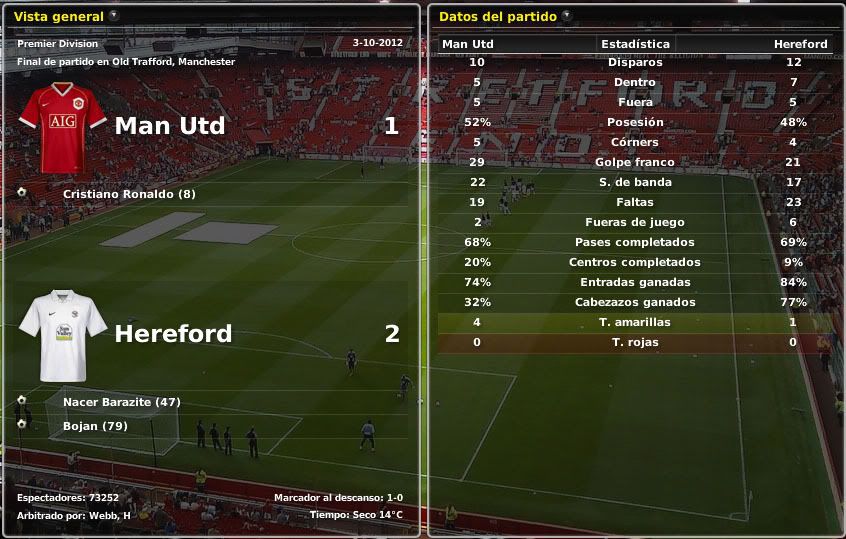
Task: Click the Estadística column header
Action: point(635,44)
